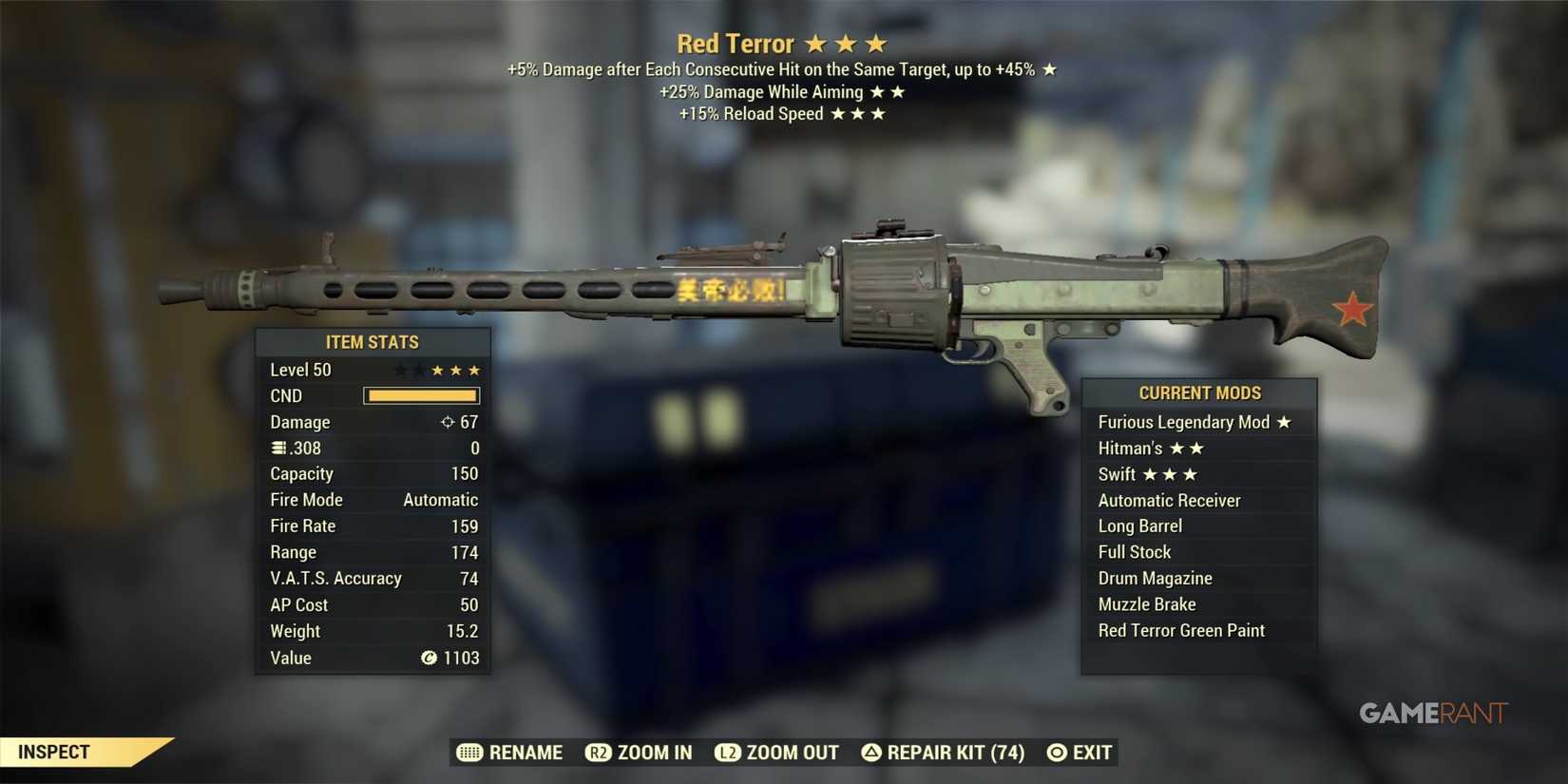Click the keyboard icon next to RENAME
1568x784 pixels.
pyautogui.click(x=469, y=752)
